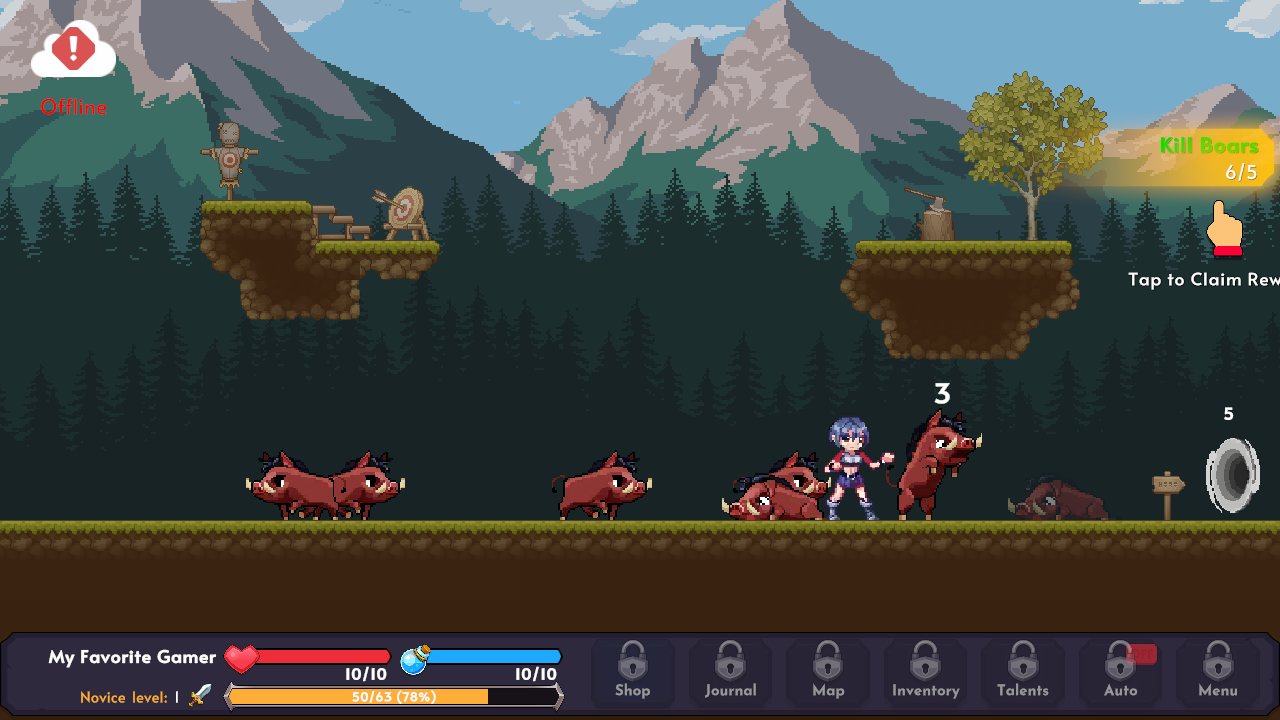Image resolution: width=1280 pixels, height=720 pixels.
Task: Open the Journal from the bottom bar
Action: pos(730,671)
